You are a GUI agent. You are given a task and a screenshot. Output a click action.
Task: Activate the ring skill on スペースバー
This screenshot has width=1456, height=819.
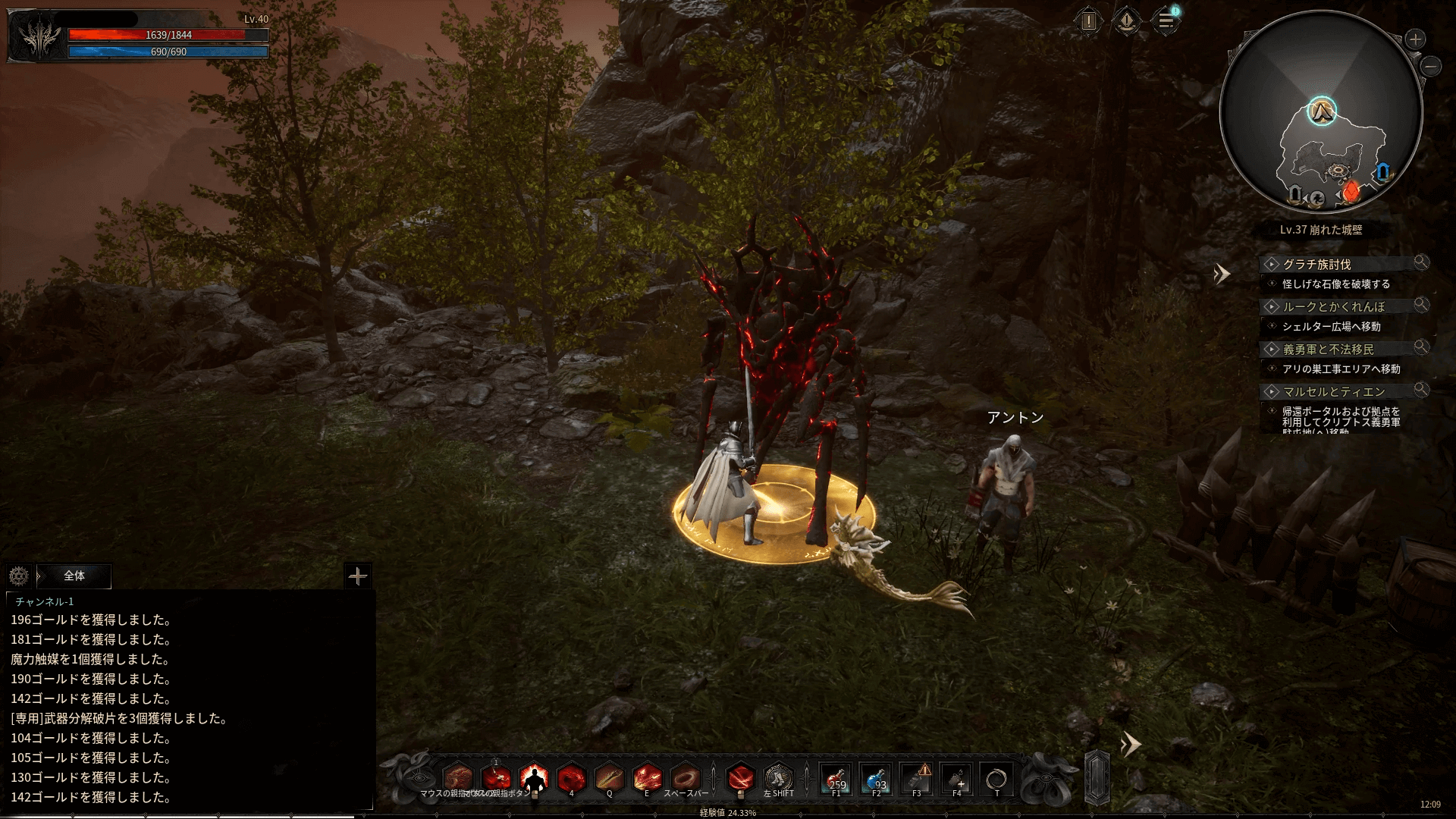click(x=686, y=779)
